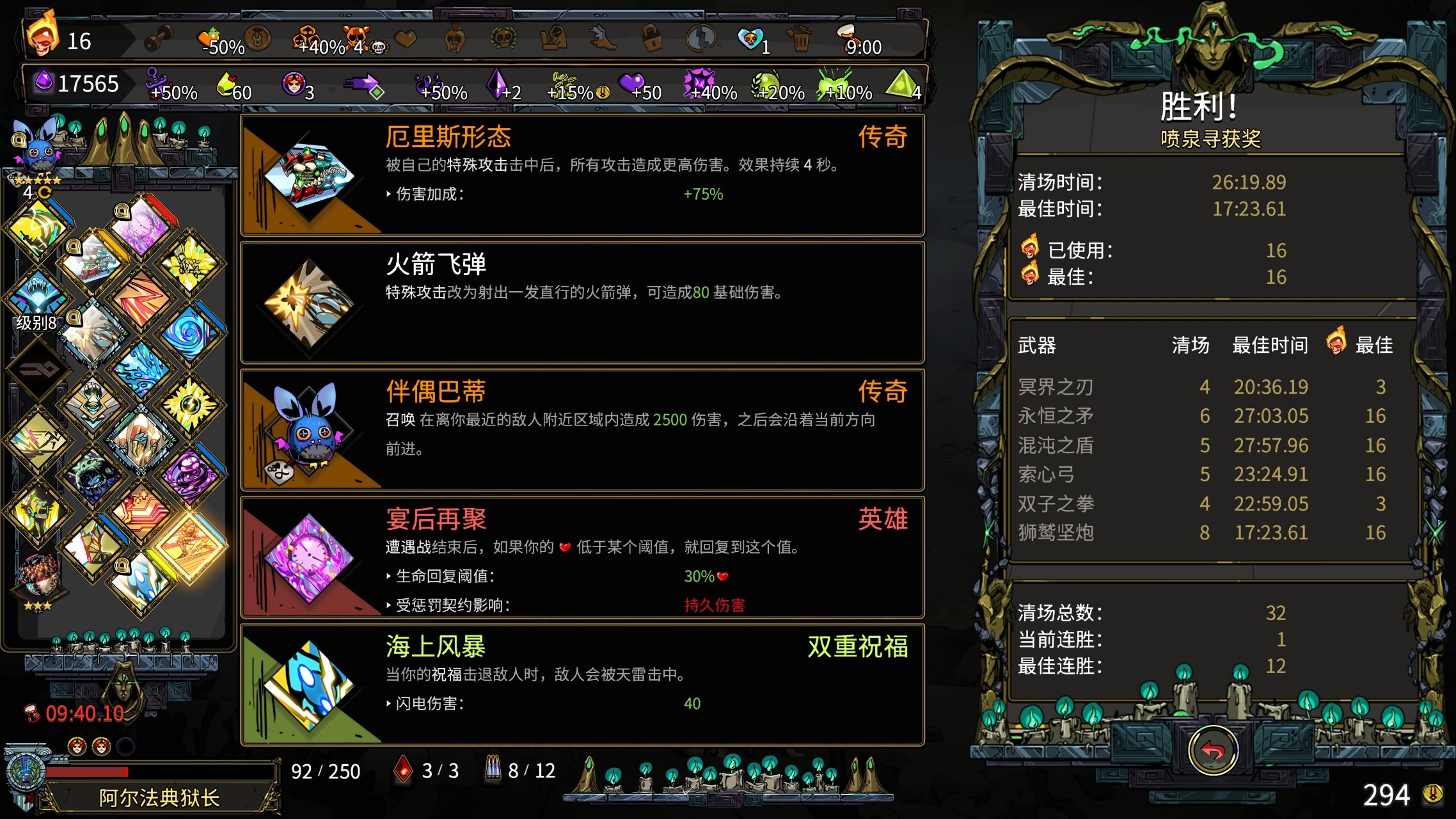This screenshot has width=1456, height=819.
Task: Select 狮鹫坚炮 in the weapons list
Action: [1057, 533]
